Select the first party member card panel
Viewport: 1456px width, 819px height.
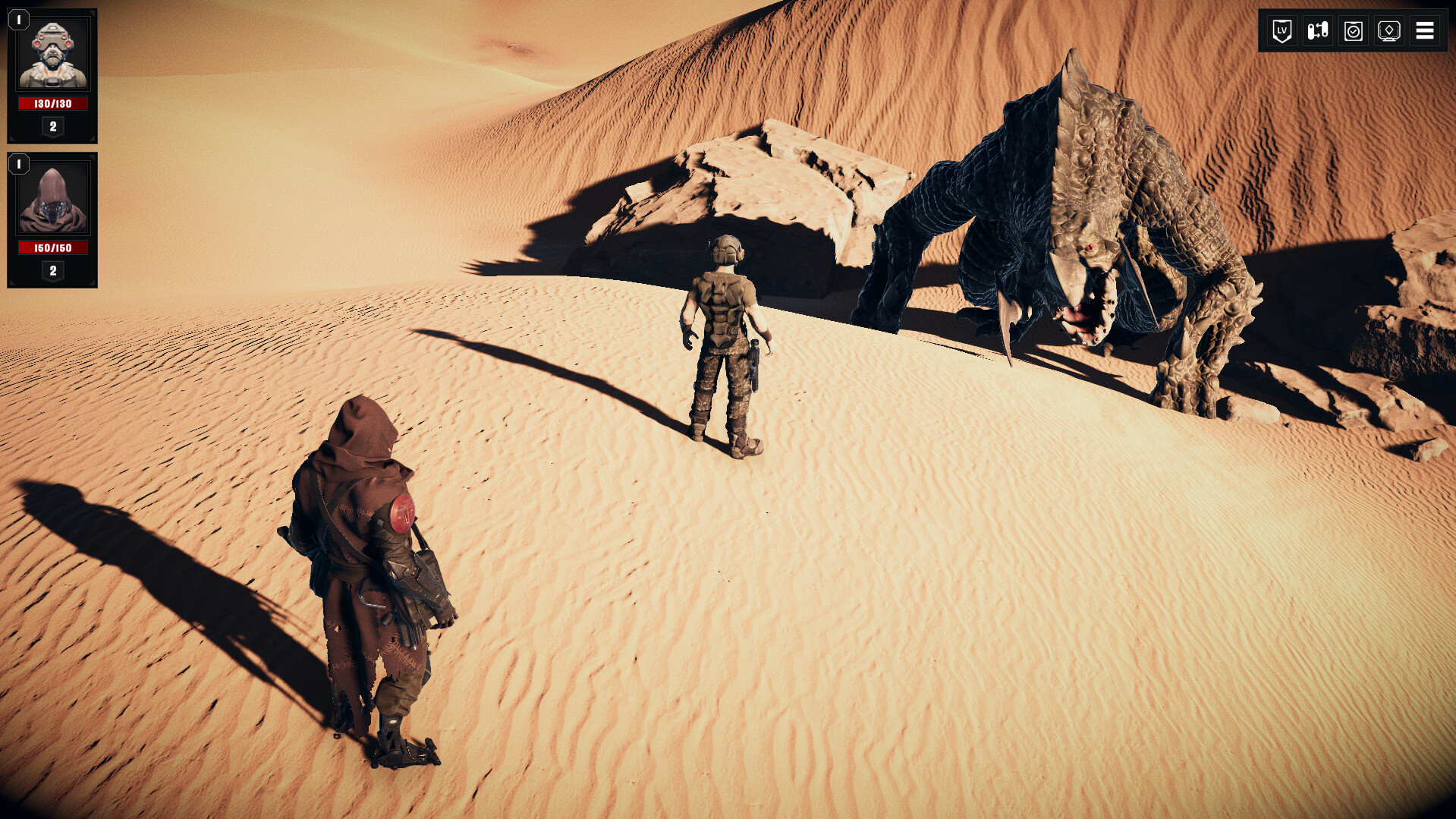tap(52, 76)
